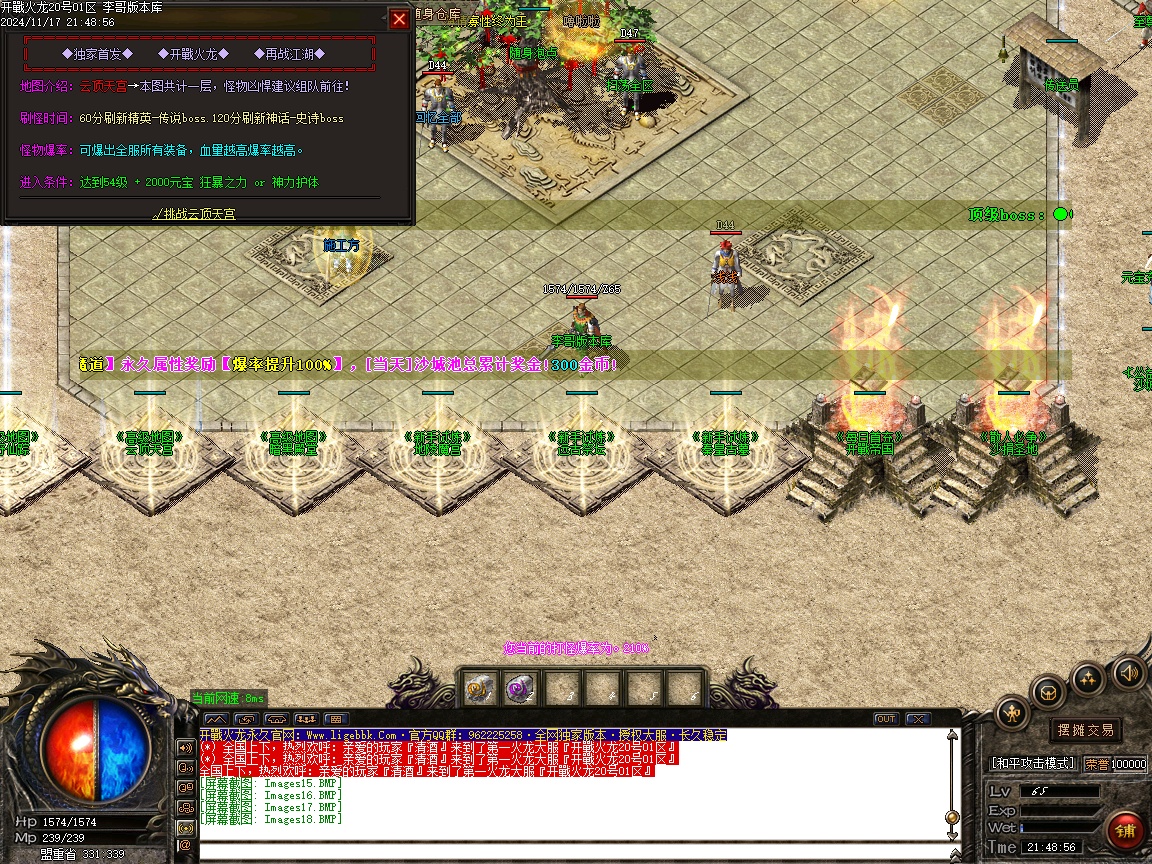This screenshot has width=1152, height=864.
Task: Click the grid chat toolbar button
Action: pos(335,719)
